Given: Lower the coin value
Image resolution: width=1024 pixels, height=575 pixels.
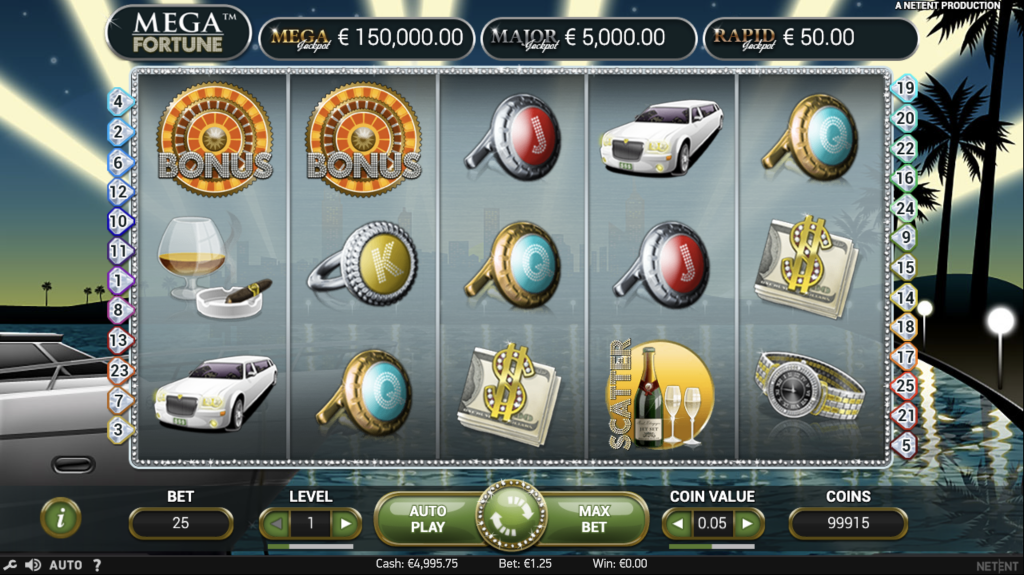Looking at the screenshot, I should point(679,523).
